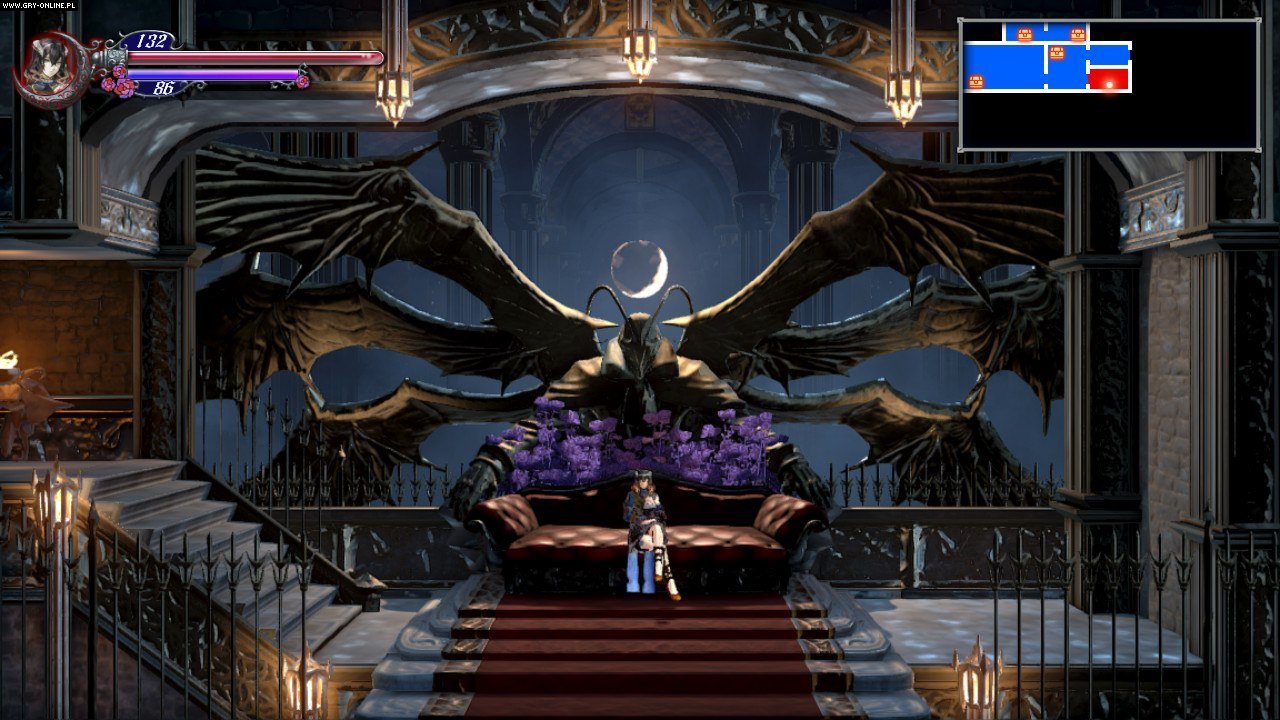Click the top-left chest icon on the minimap
The image size is (1280, 720).
[1024, 34]
